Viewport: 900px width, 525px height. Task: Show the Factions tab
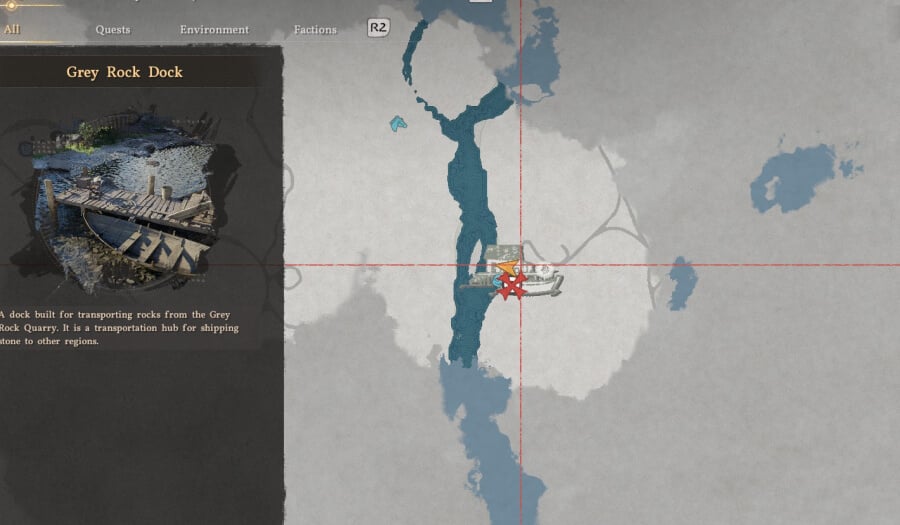[315, 29]
